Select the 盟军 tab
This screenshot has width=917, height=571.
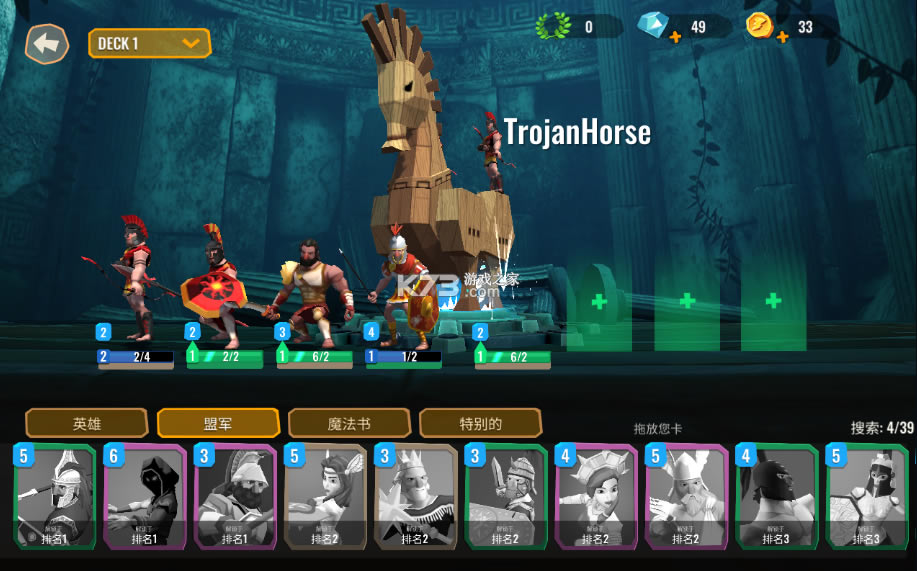click(x=218, y=423)
